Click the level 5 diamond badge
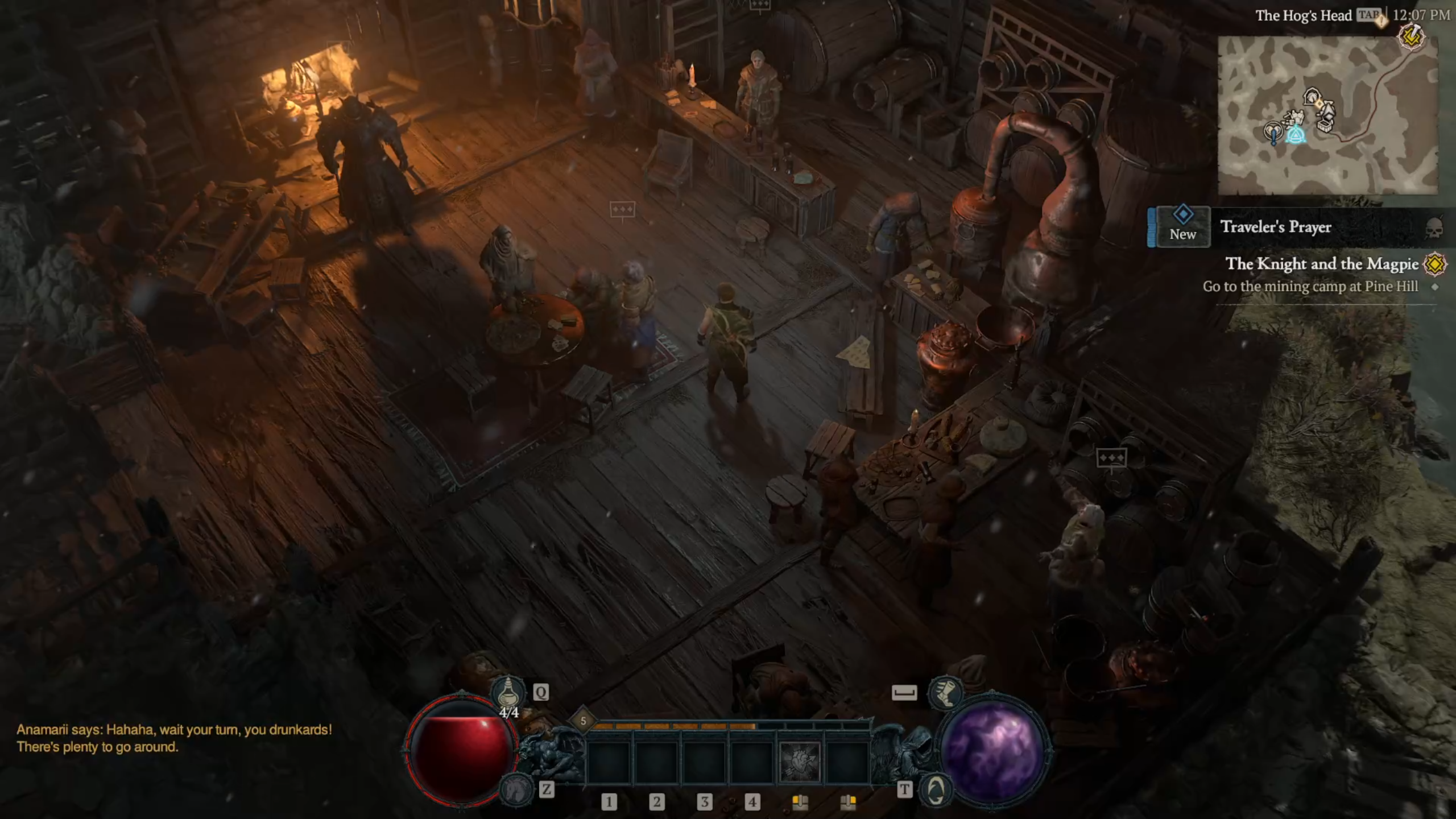The width and height of the screenshot is (1456, 819). [x=583, y=721]
